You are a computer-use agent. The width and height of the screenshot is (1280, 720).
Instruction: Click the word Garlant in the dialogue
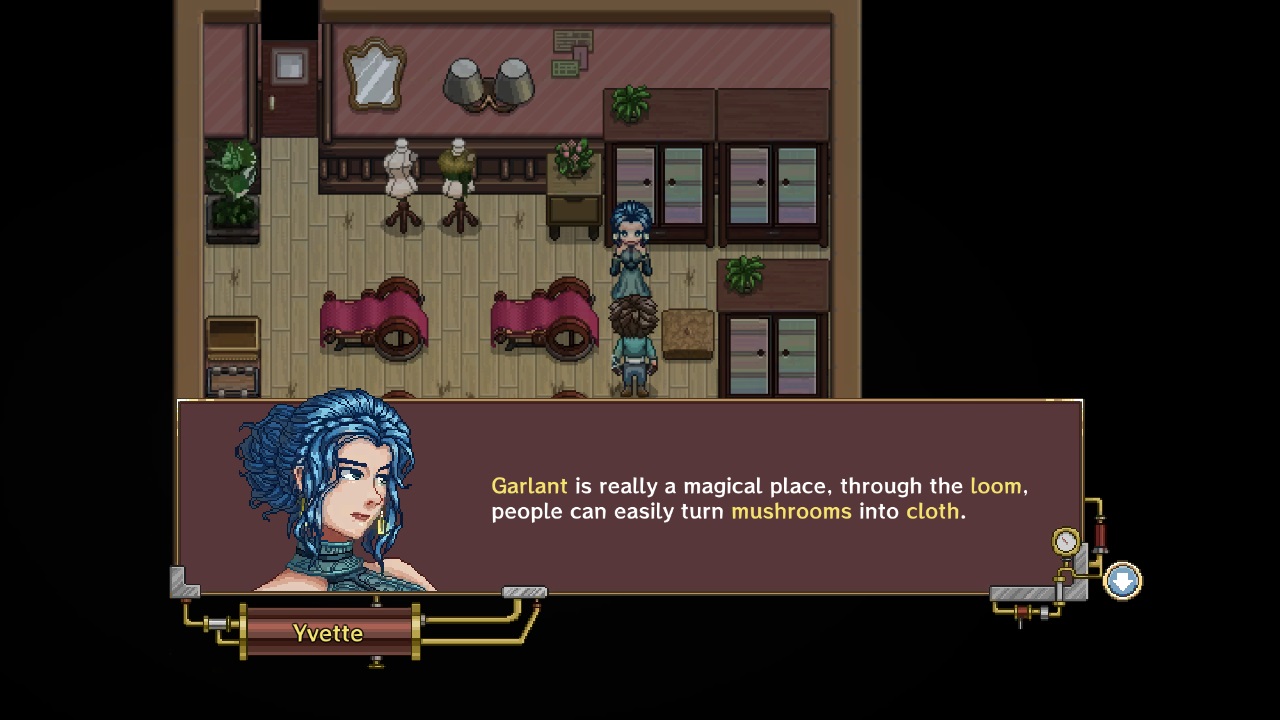tap(529, 486)
